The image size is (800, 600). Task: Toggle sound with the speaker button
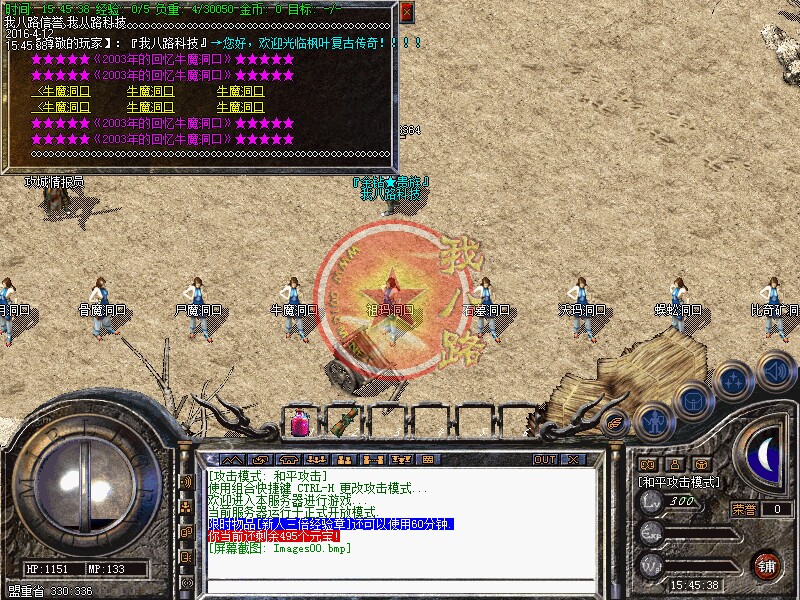(775, 369)
